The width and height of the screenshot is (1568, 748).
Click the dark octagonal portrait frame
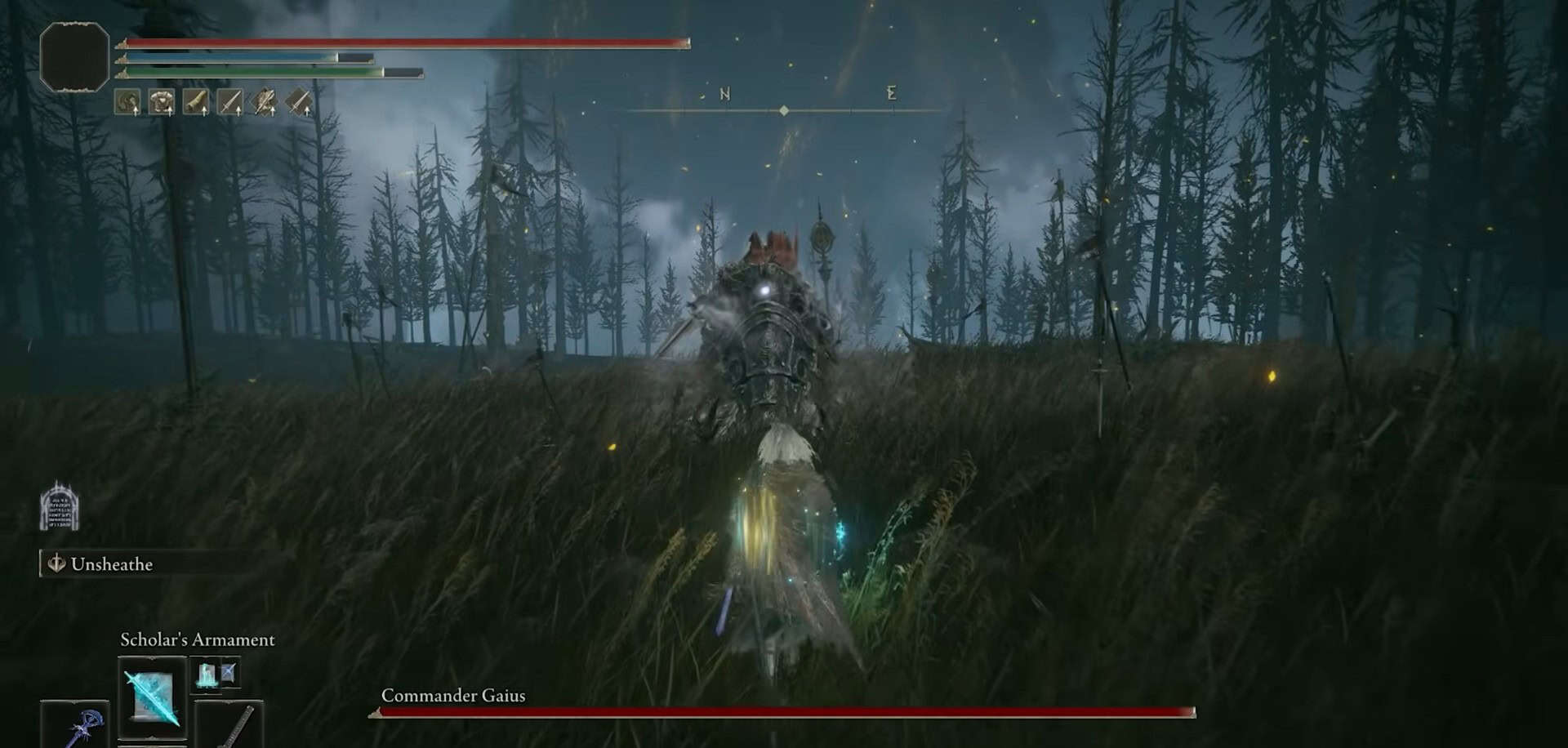[x=74, y=56]
